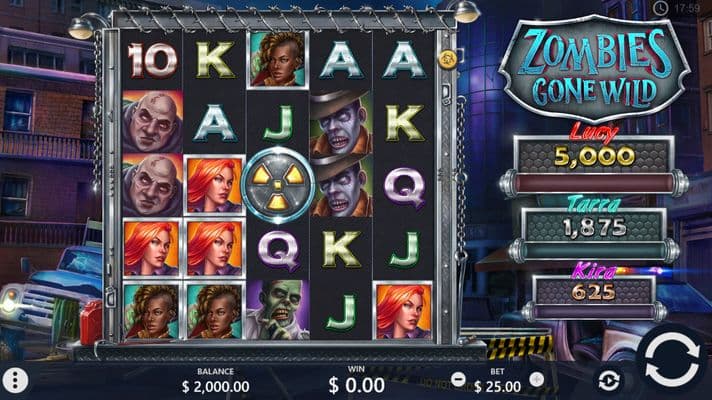Decrease the bet with the minus button

click(x=459, y=380)
